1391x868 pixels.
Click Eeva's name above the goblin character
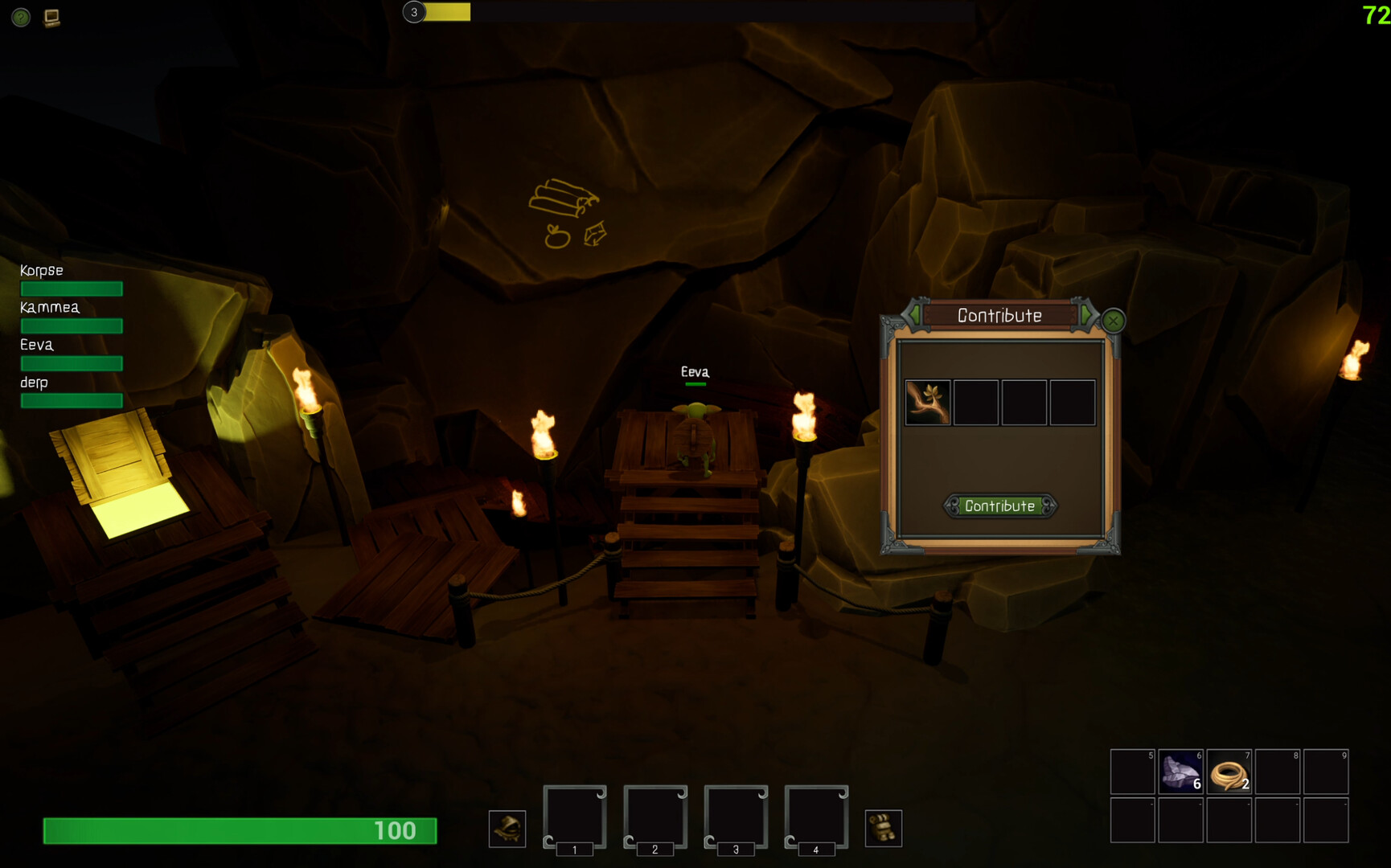click(695, 372)
